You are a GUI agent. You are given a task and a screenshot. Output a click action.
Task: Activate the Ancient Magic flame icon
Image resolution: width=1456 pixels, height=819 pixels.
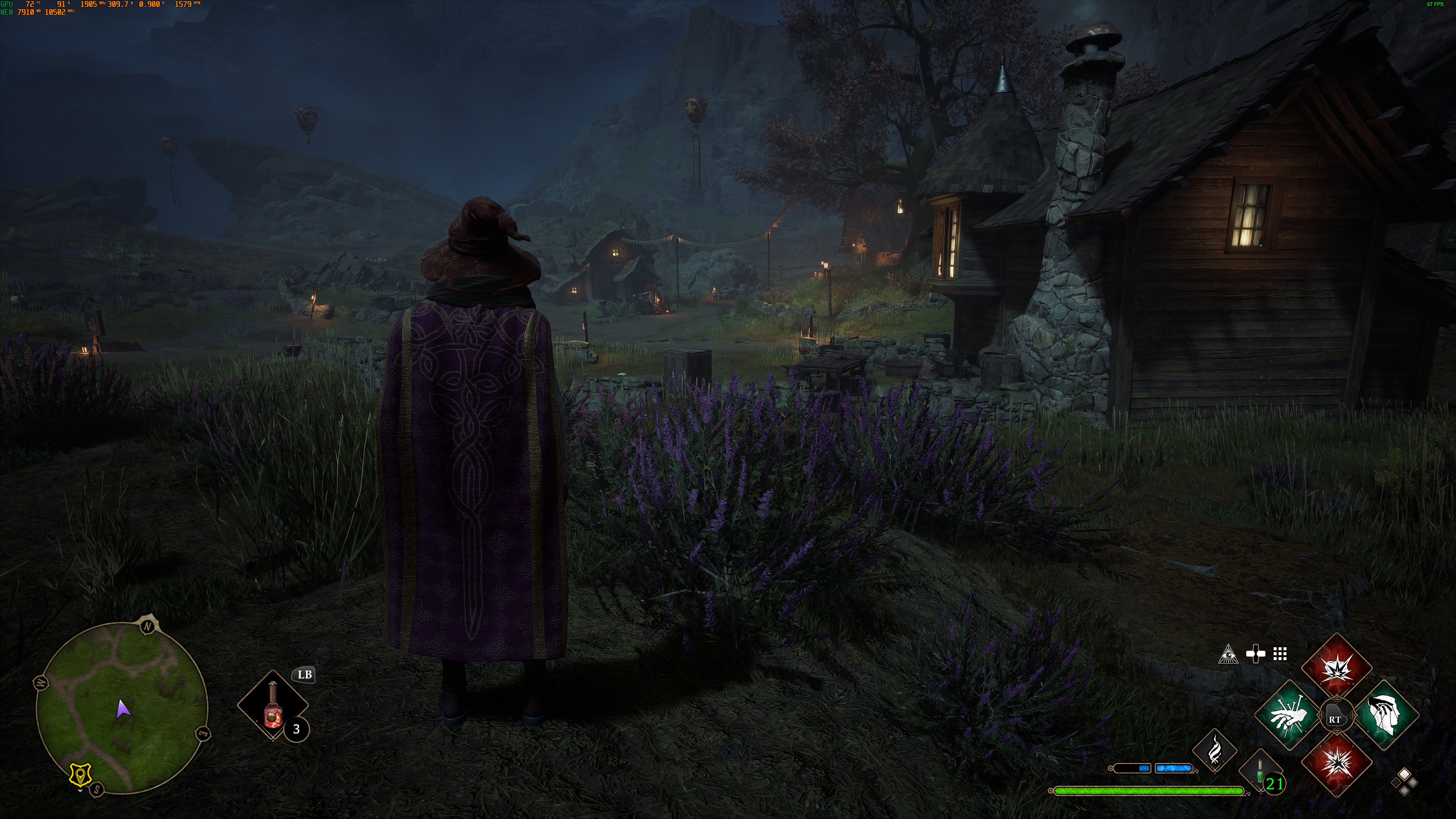pyautogui.click(x=1214, y=751)
